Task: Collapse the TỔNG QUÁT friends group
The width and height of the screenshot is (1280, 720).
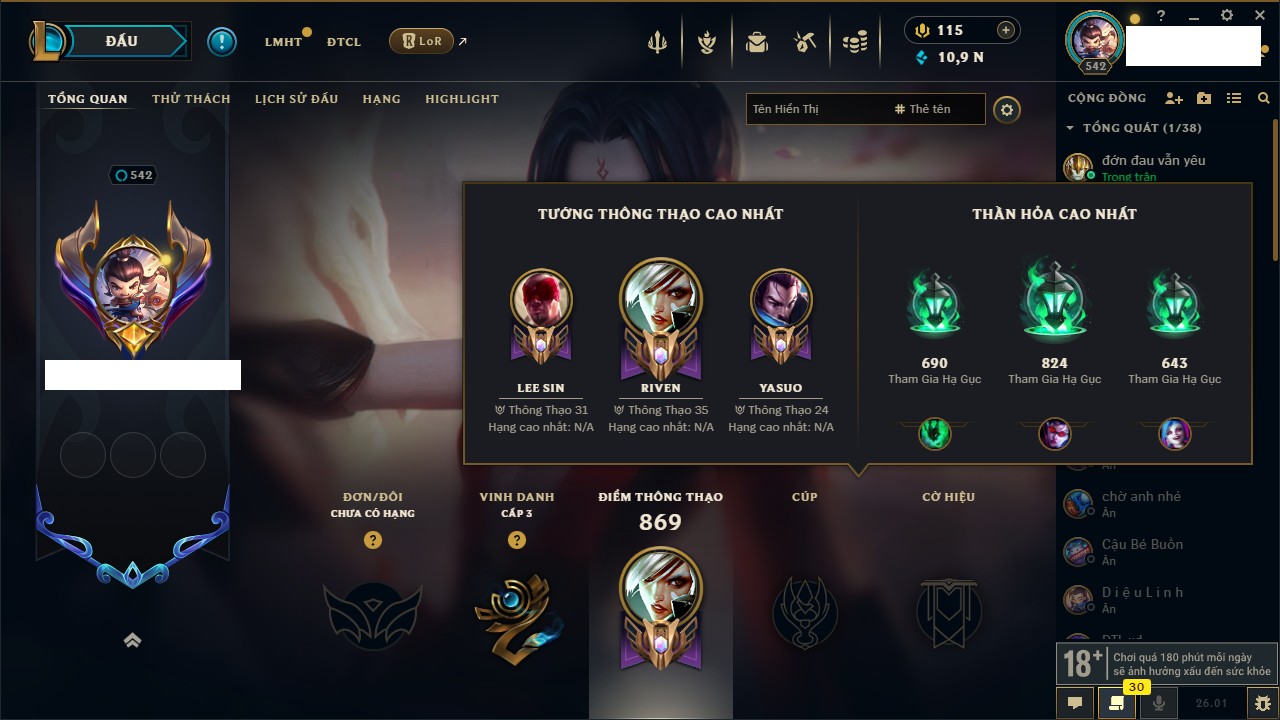Action: pos(1070,128)
